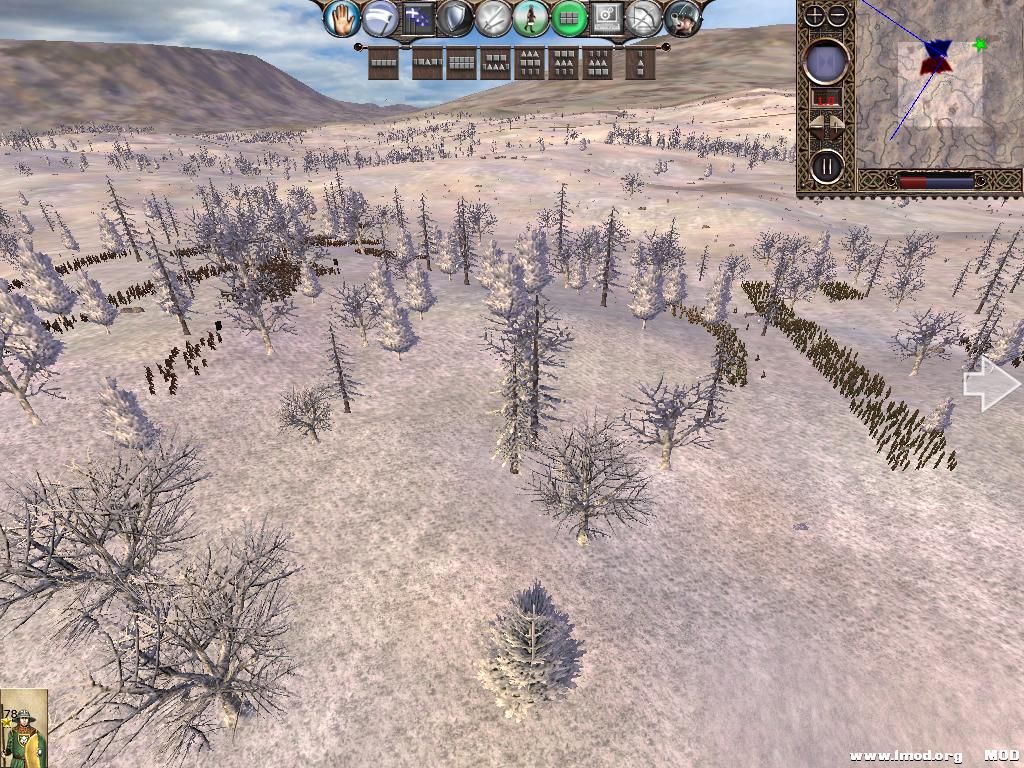Select the square target panel icon

607,18
